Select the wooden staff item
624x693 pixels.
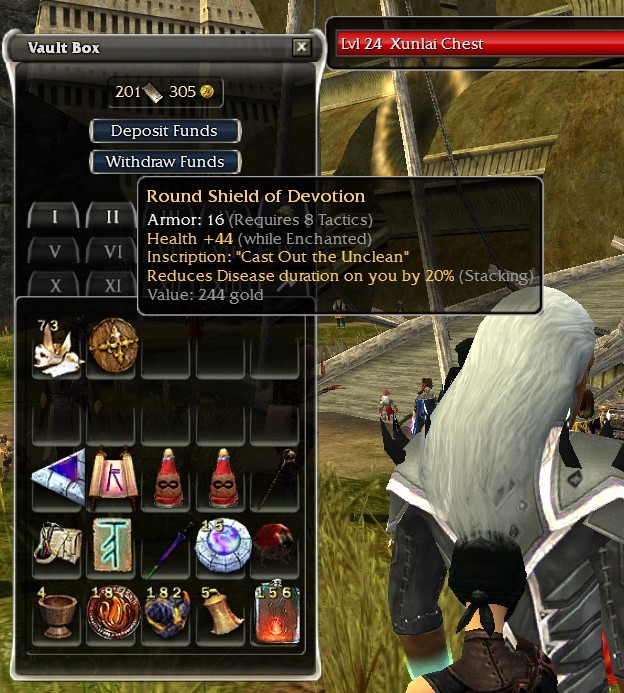[x=275, y=477]
